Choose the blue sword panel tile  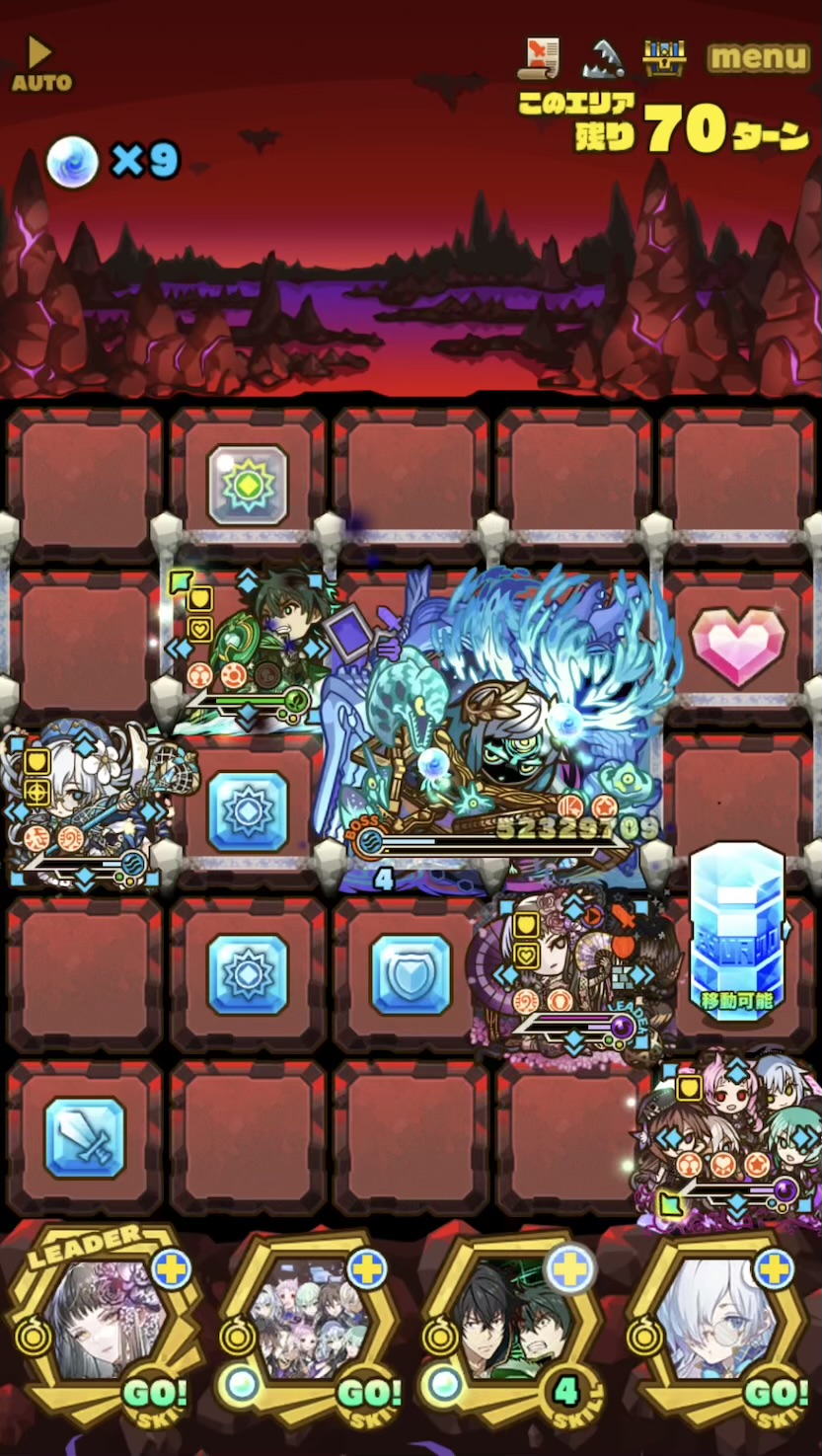[85, 1137]
